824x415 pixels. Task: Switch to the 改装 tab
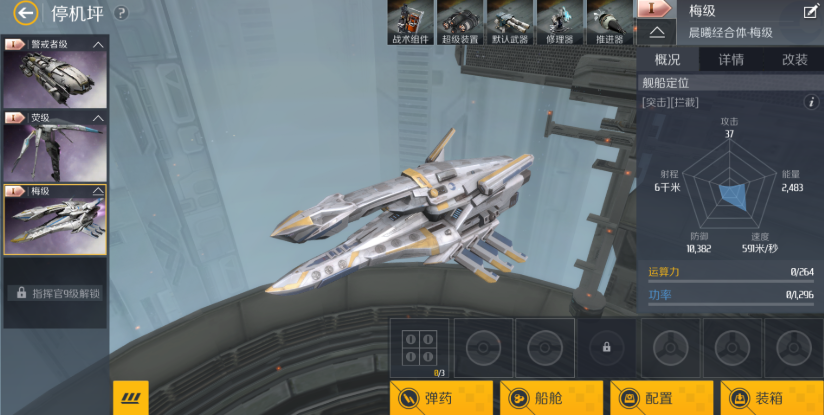[x=794, y=59]
